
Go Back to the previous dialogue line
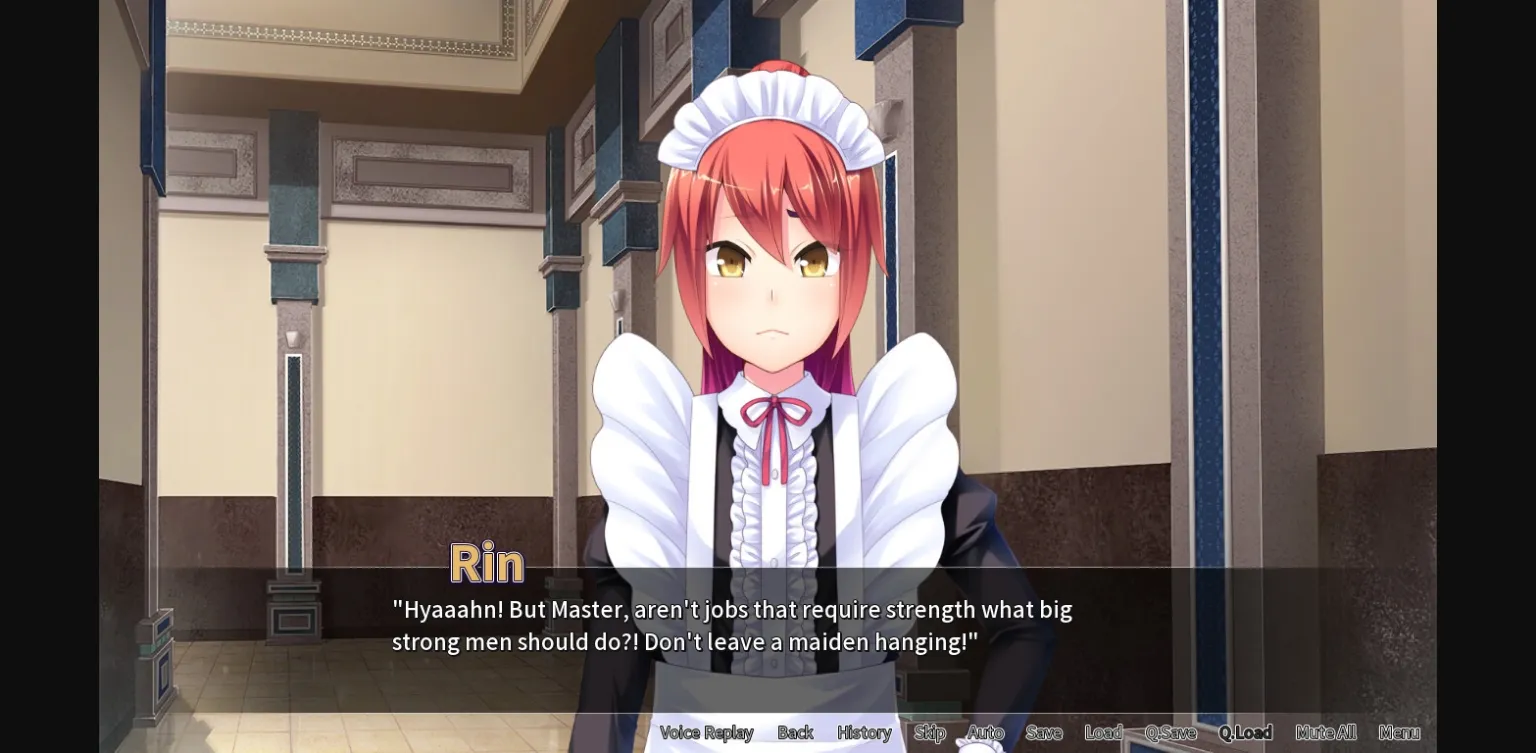795,732
